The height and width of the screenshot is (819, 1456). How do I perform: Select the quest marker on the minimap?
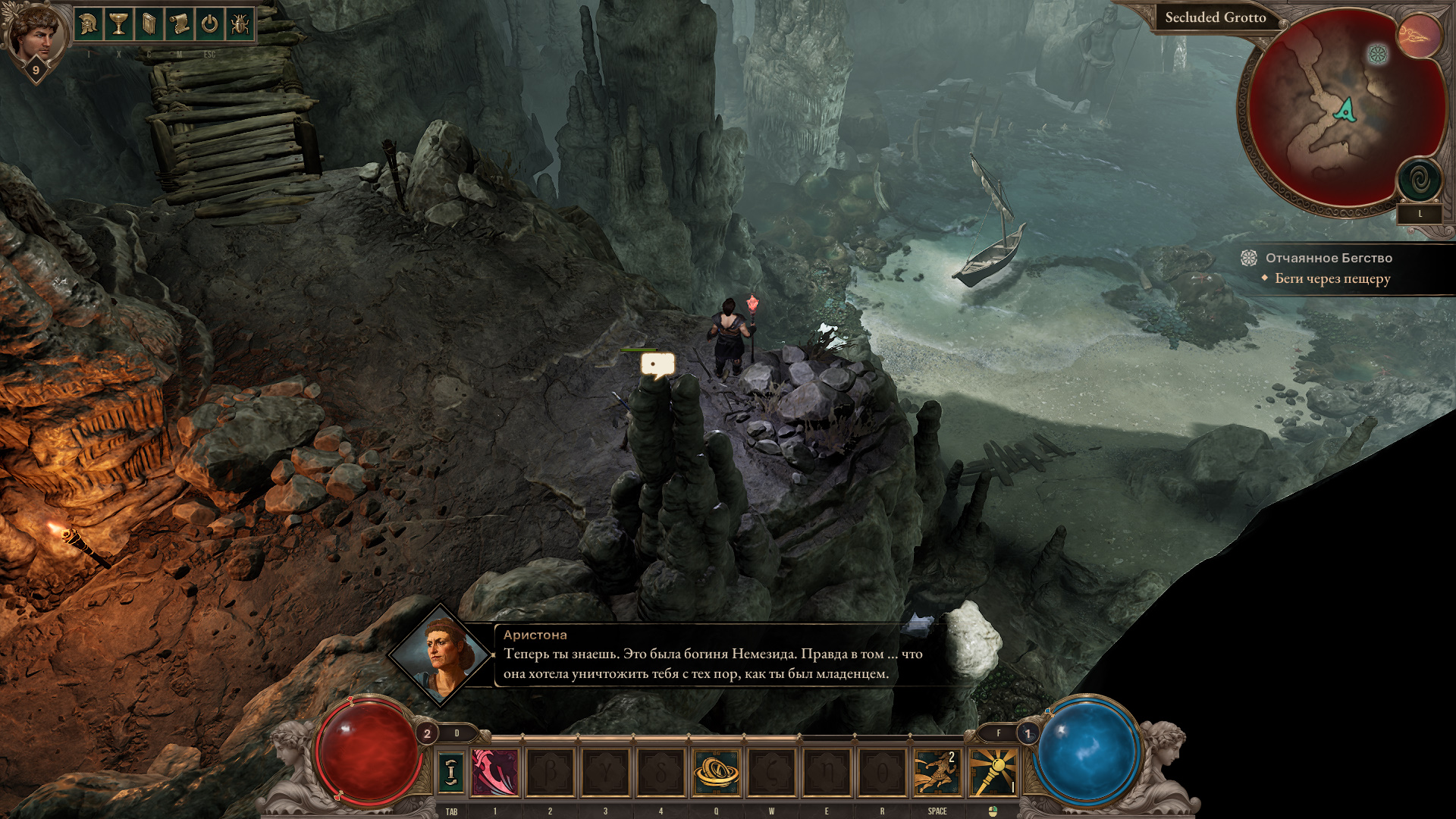click(1377, 54)
